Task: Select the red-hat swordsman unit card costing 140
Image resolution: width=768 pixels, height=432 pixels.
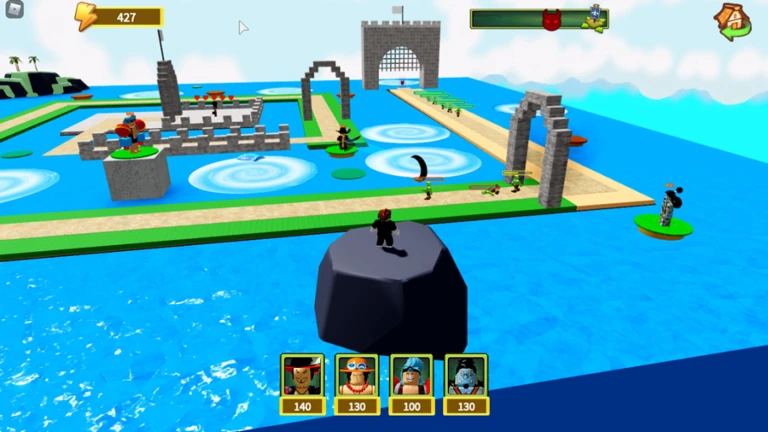Action: [302, 377]
